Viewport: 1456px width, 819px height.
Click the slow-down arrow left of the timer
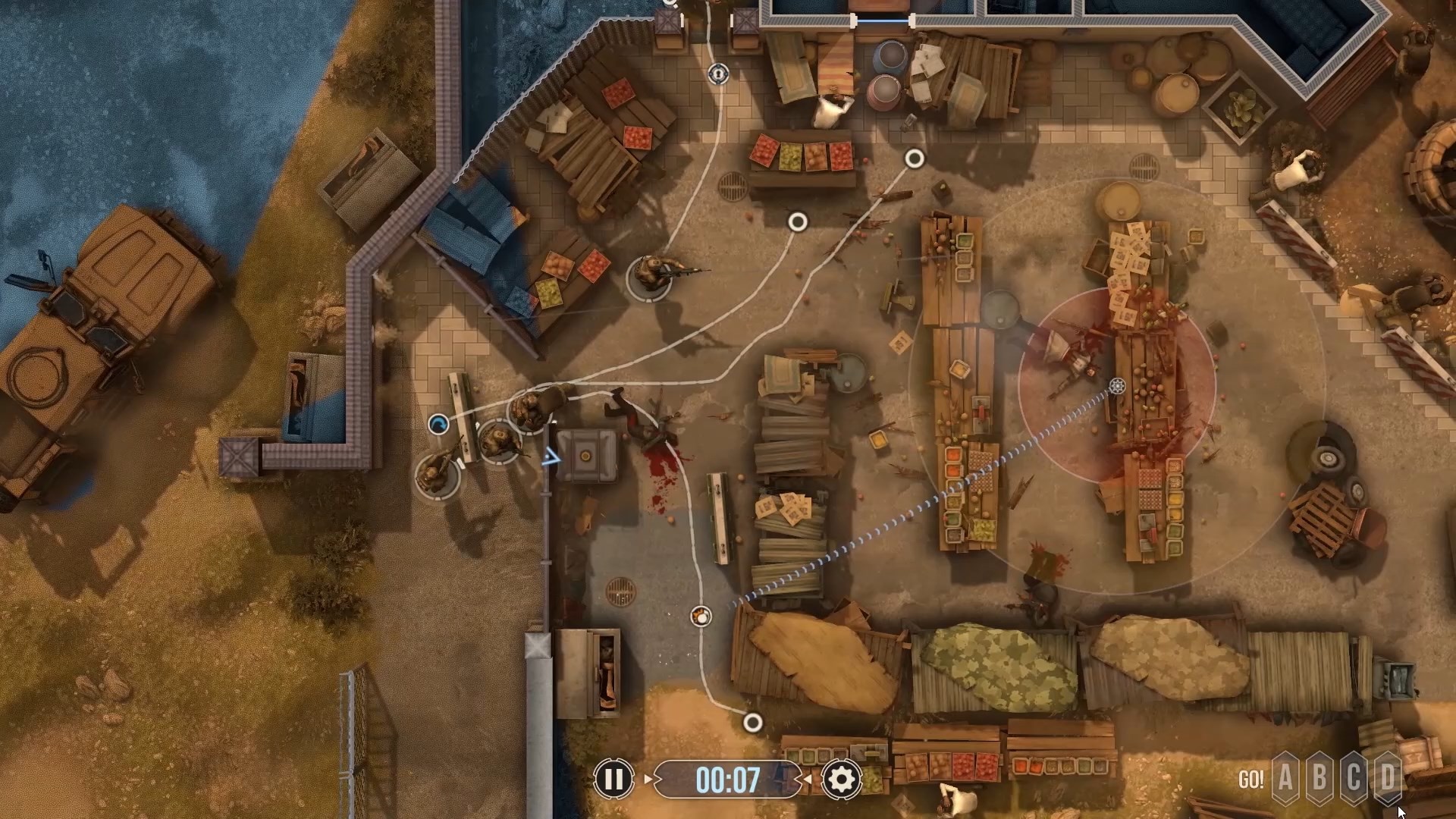(x=648, y=779)
